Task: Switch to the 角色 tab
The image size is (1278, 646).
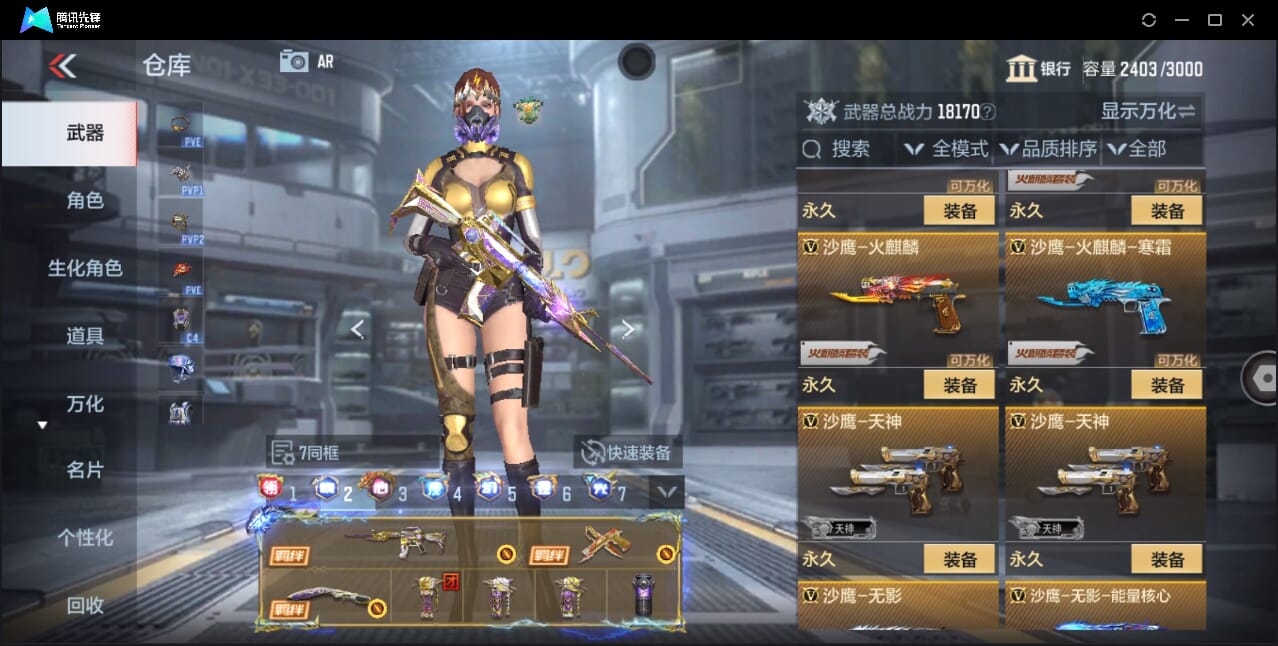Action: coord(85,201)
